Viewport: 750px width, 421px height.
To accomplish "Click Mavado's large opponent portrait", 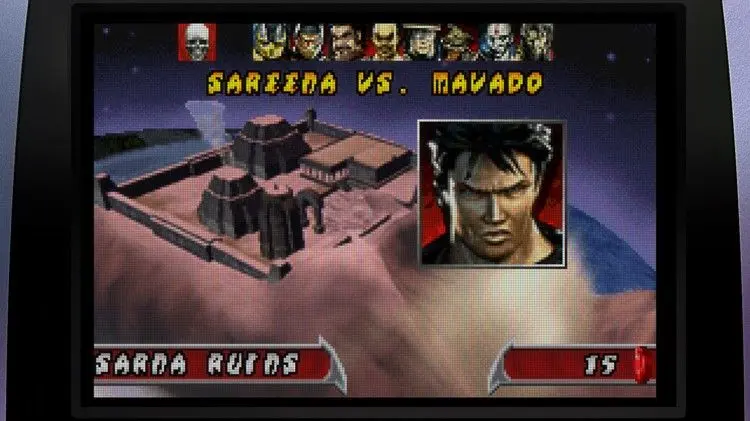I will [x=491, y=193].
